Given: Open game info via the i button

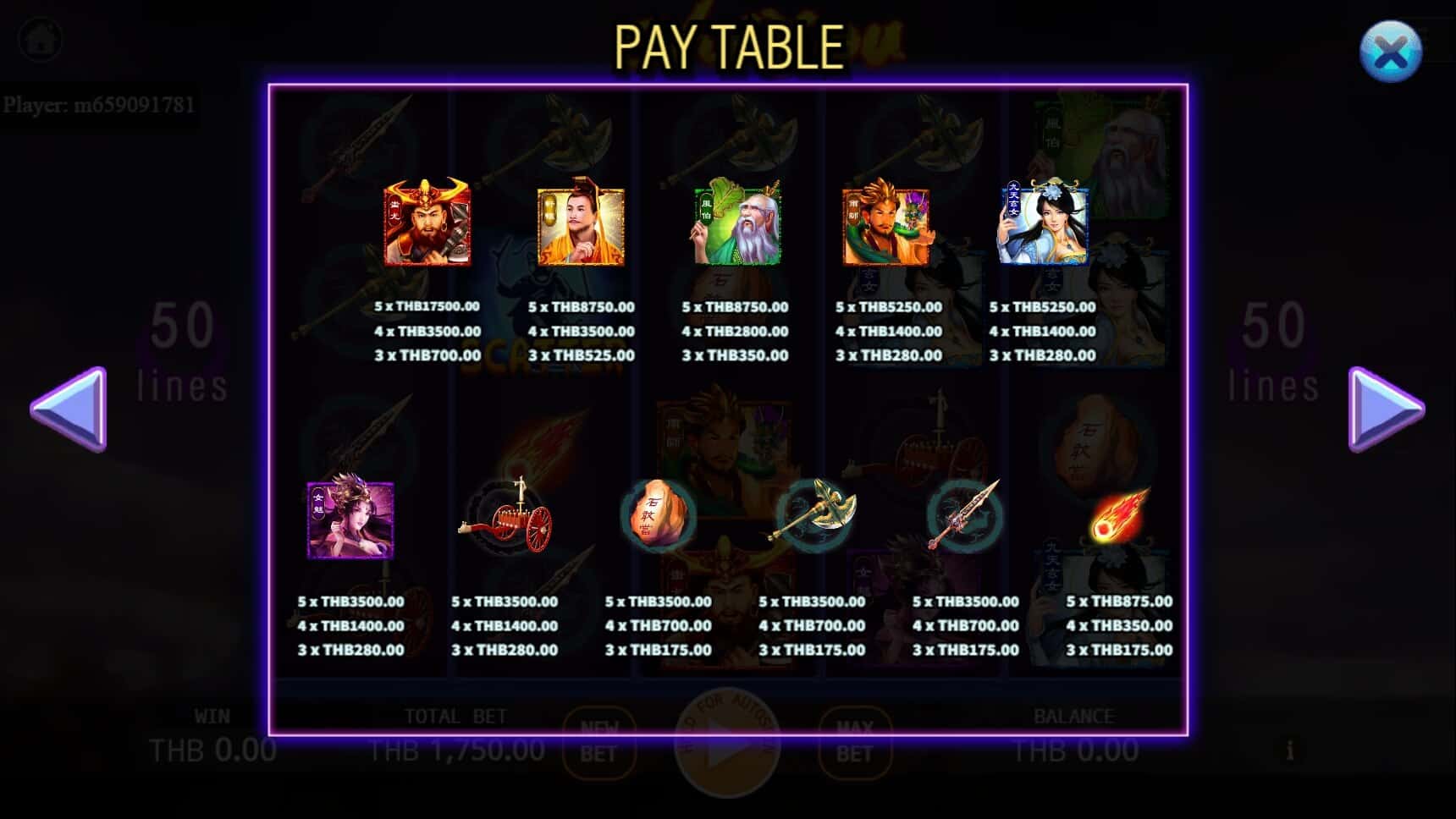Looking at the screenshot, I should 1290,749.
